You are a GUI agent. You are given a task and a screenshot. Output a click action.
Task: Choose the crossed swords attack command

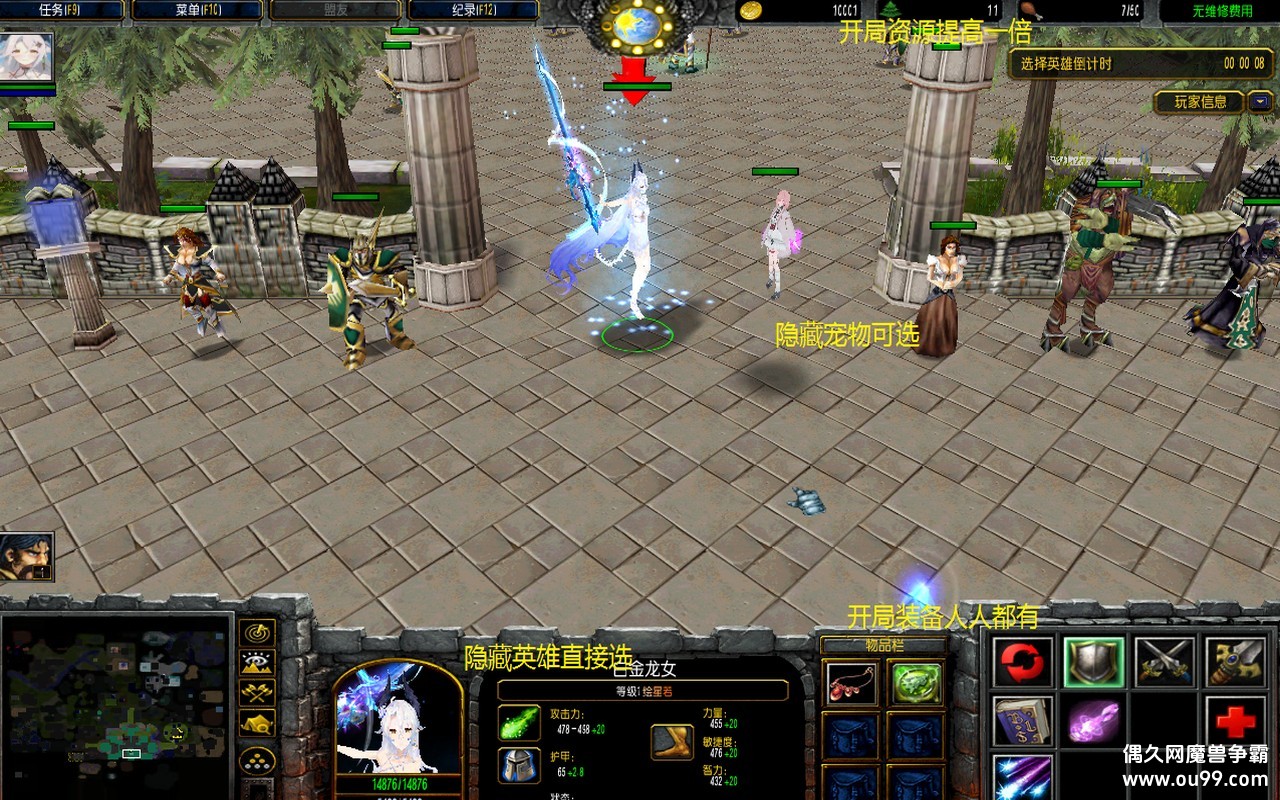pos(1164,662)
